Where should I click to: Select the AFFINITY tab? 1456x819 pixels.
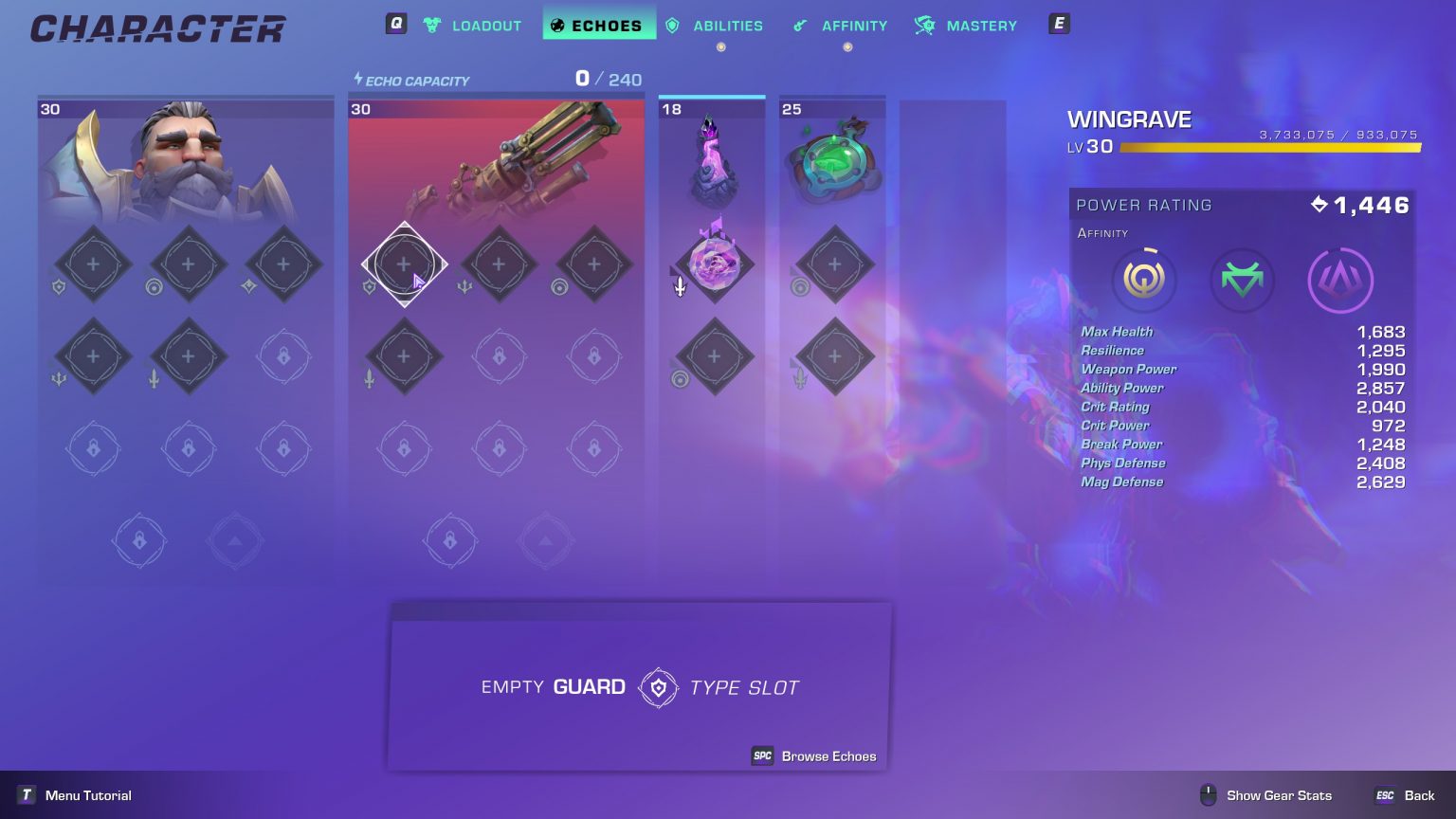pyautogui.click(x=853, y=26)
